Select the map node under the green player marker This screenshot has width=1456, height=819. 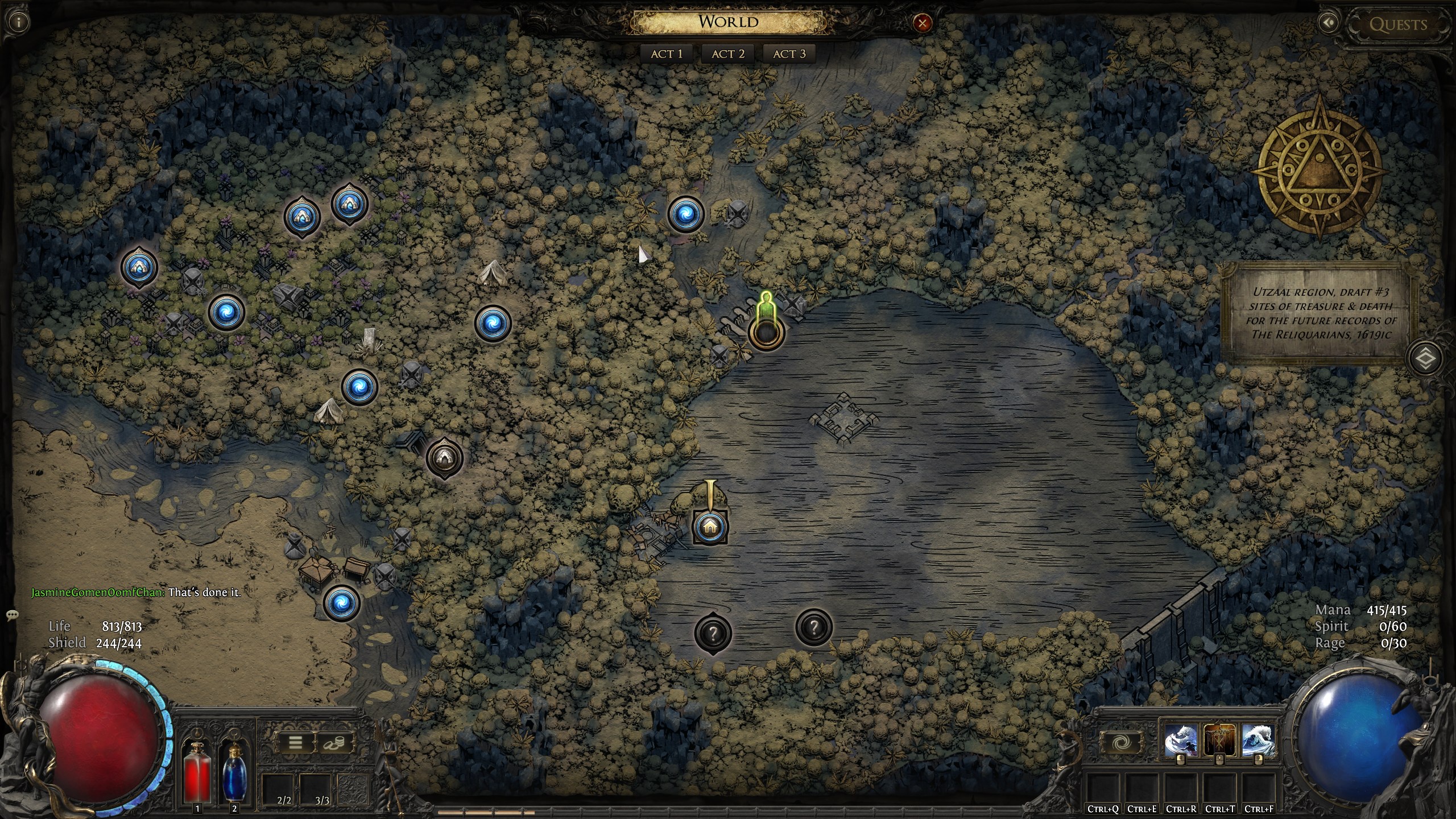click(766, 333)
